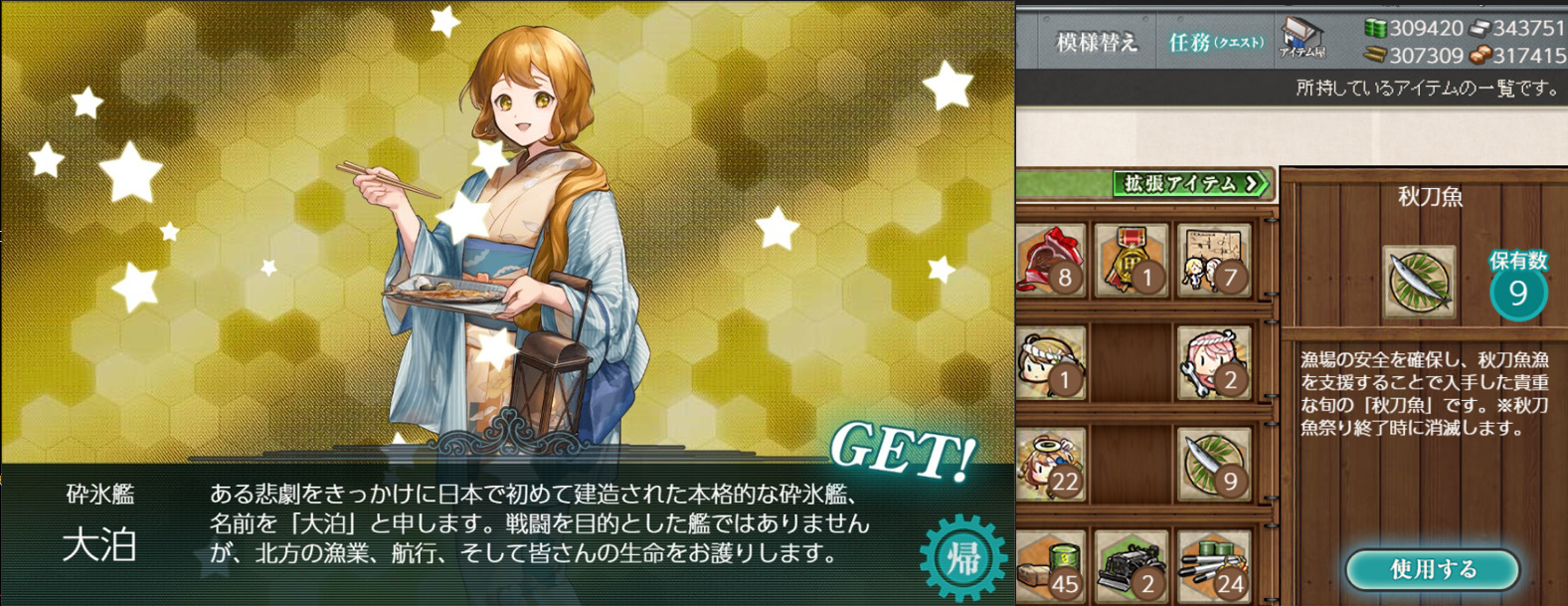Viewport: 1568px width, 606px height.
Task: Select the medal item with count 1
Action: coord(1132,260)
